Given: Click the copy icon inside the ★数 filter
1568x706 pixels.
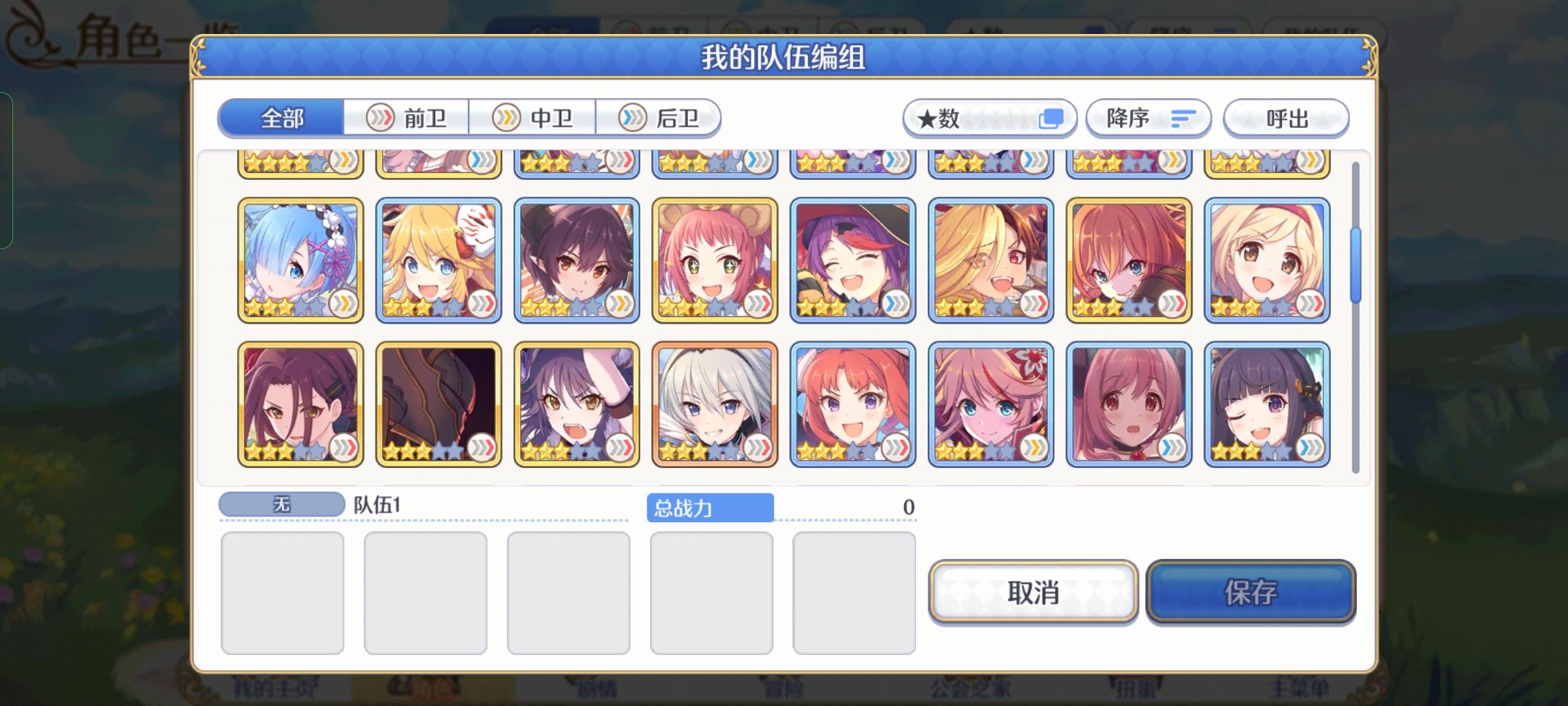Looking at the screenshot, I should 1052,118.
